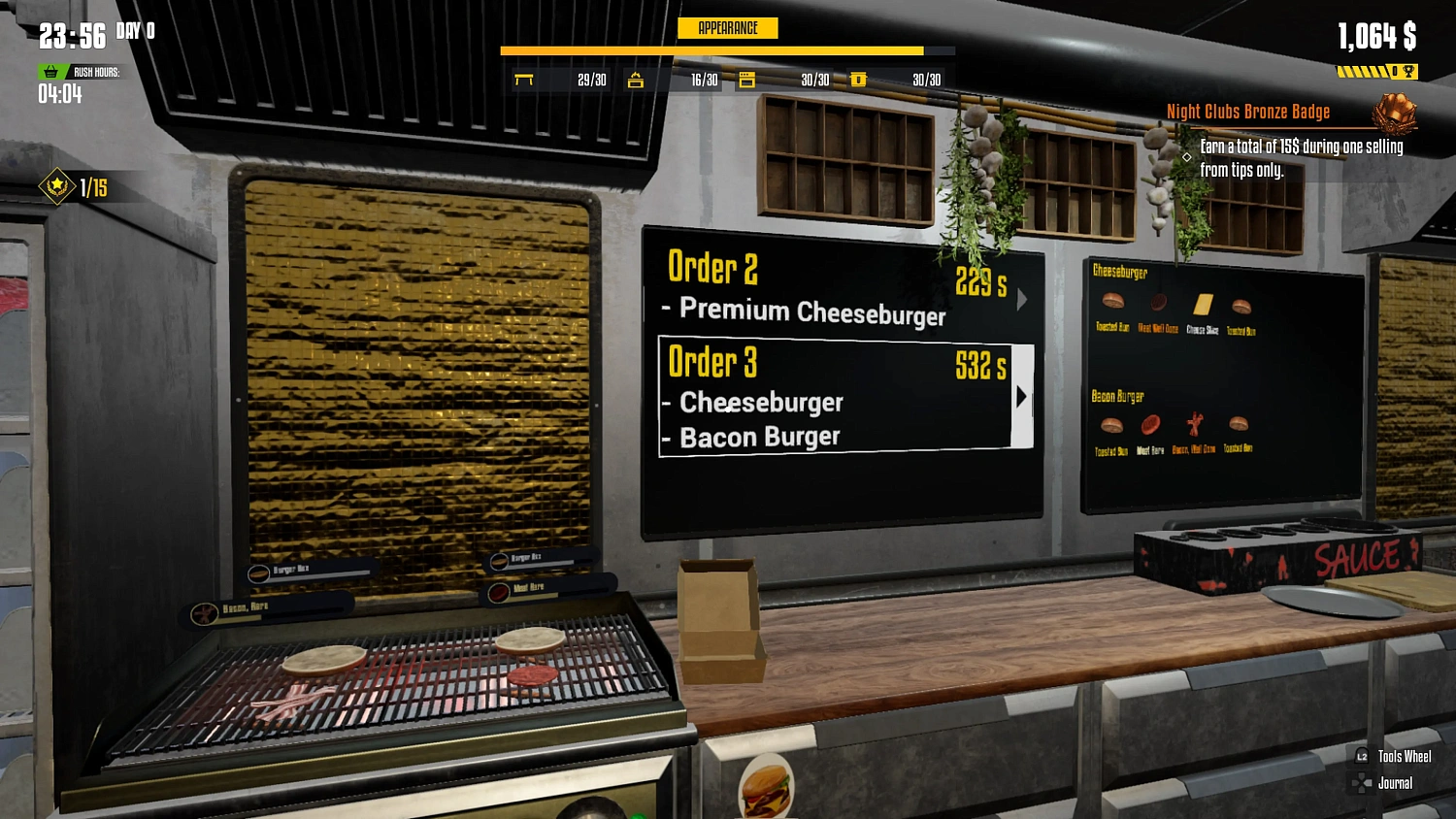Click the star badge icon showing 1/15
Viewport: 1456px width, 819px height.
point(56,186)
